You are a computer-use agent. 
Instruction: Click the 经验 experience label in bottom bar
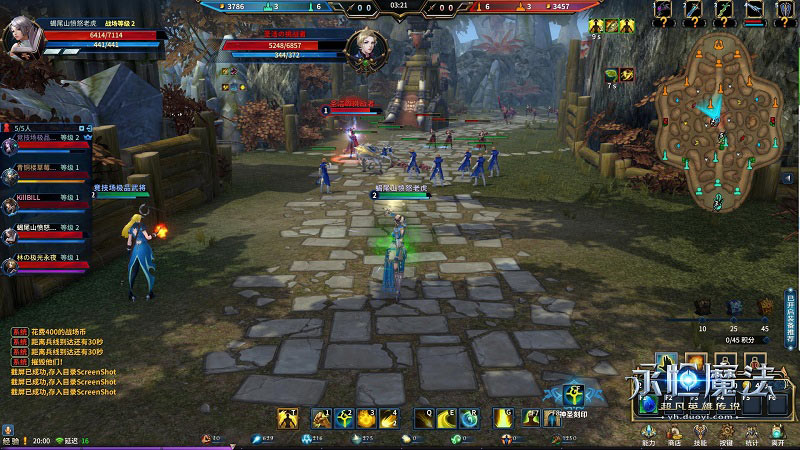point(10,440)
